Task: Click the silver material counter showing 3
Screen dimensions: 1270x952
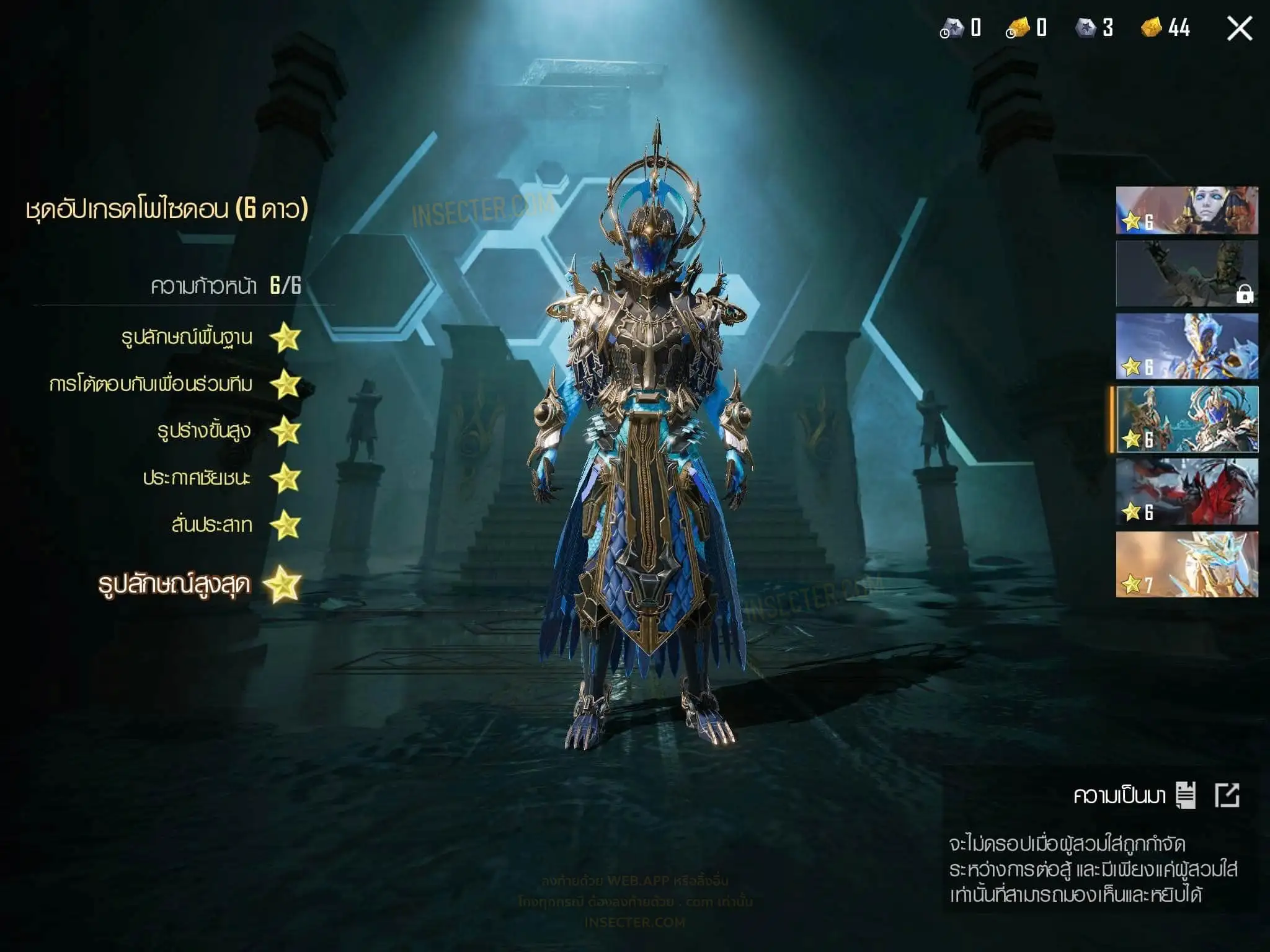Action: (x=1095, y=28)
